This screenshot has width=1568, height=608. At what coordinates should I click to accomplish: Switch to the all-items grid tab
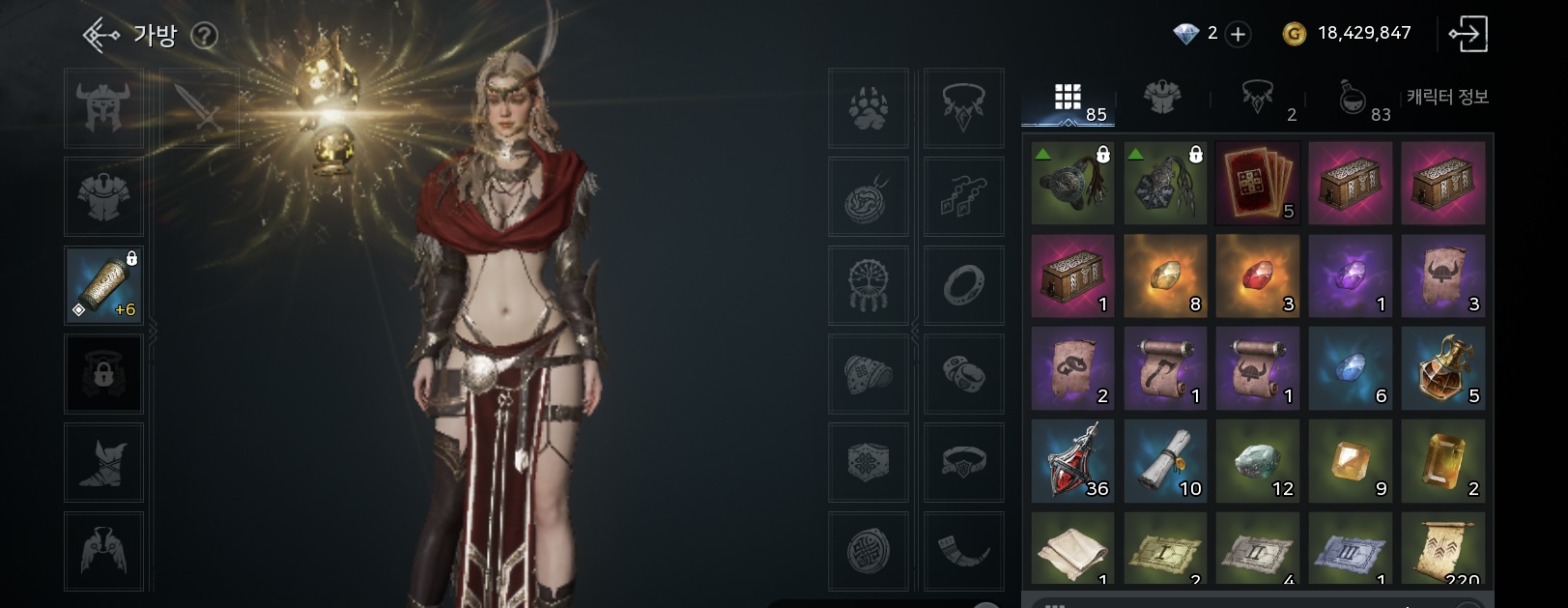(x=1069, y=99)
